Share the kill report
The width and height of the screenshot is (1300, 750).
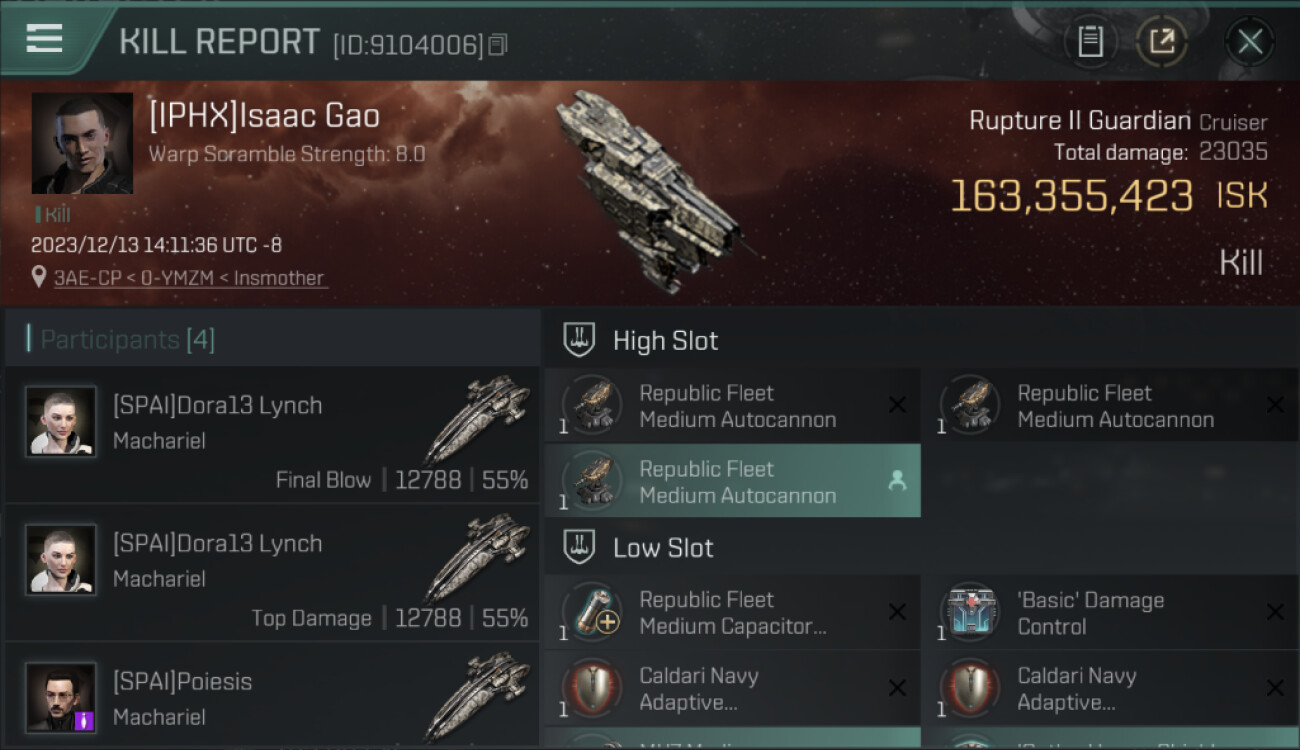(x=1161, y=41)
